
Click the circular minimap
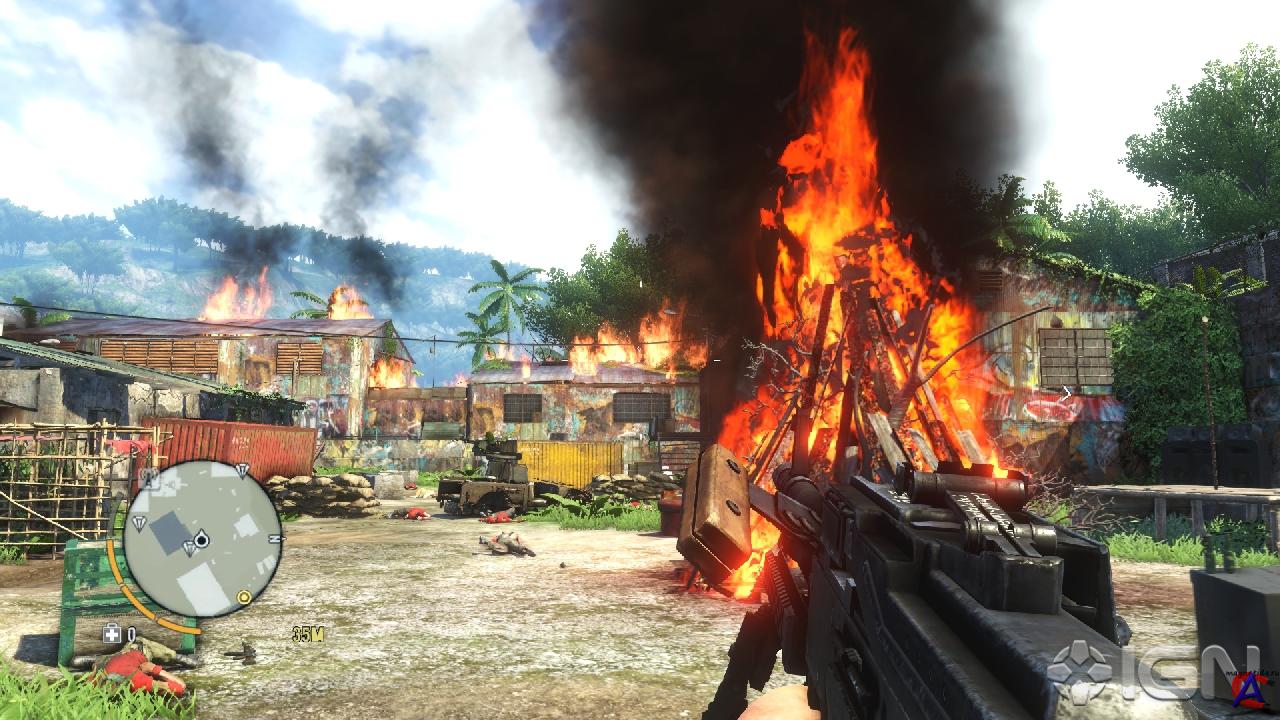[x=202, y=539]
